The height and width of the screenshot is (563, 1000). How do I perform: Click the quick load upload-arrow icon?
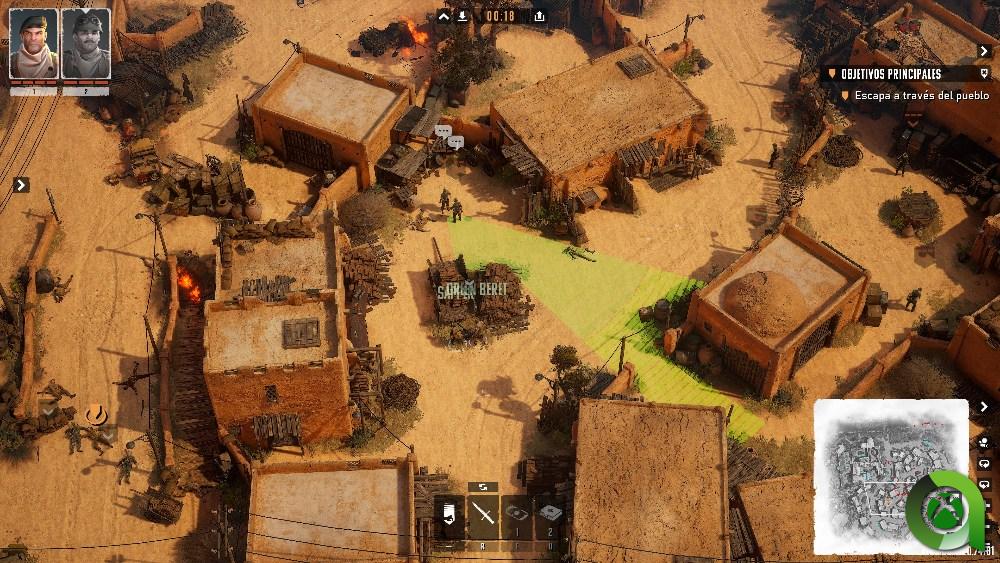(x=540, y=16)
